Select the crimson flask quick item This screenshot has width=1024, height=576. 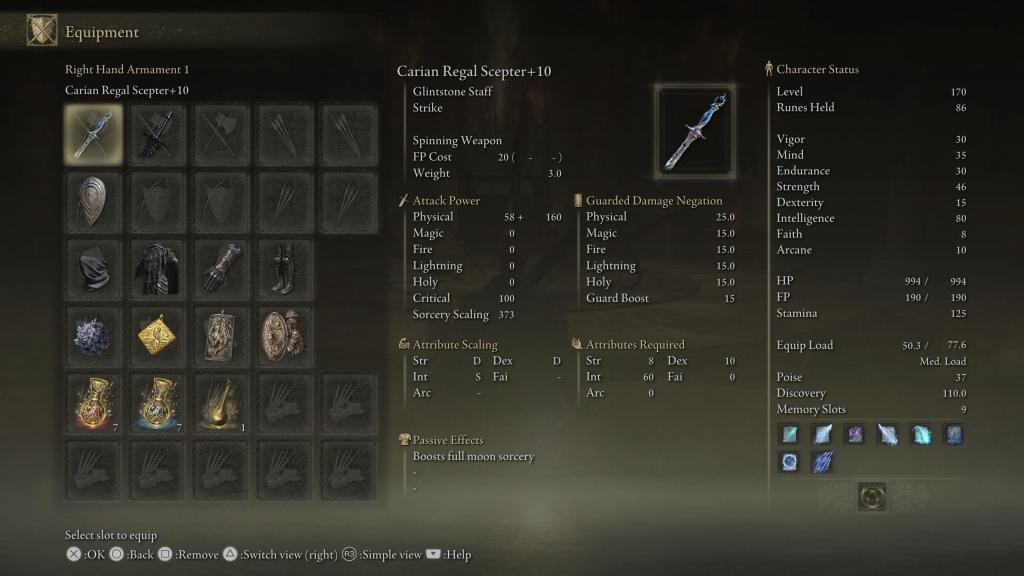pos(94,402)
